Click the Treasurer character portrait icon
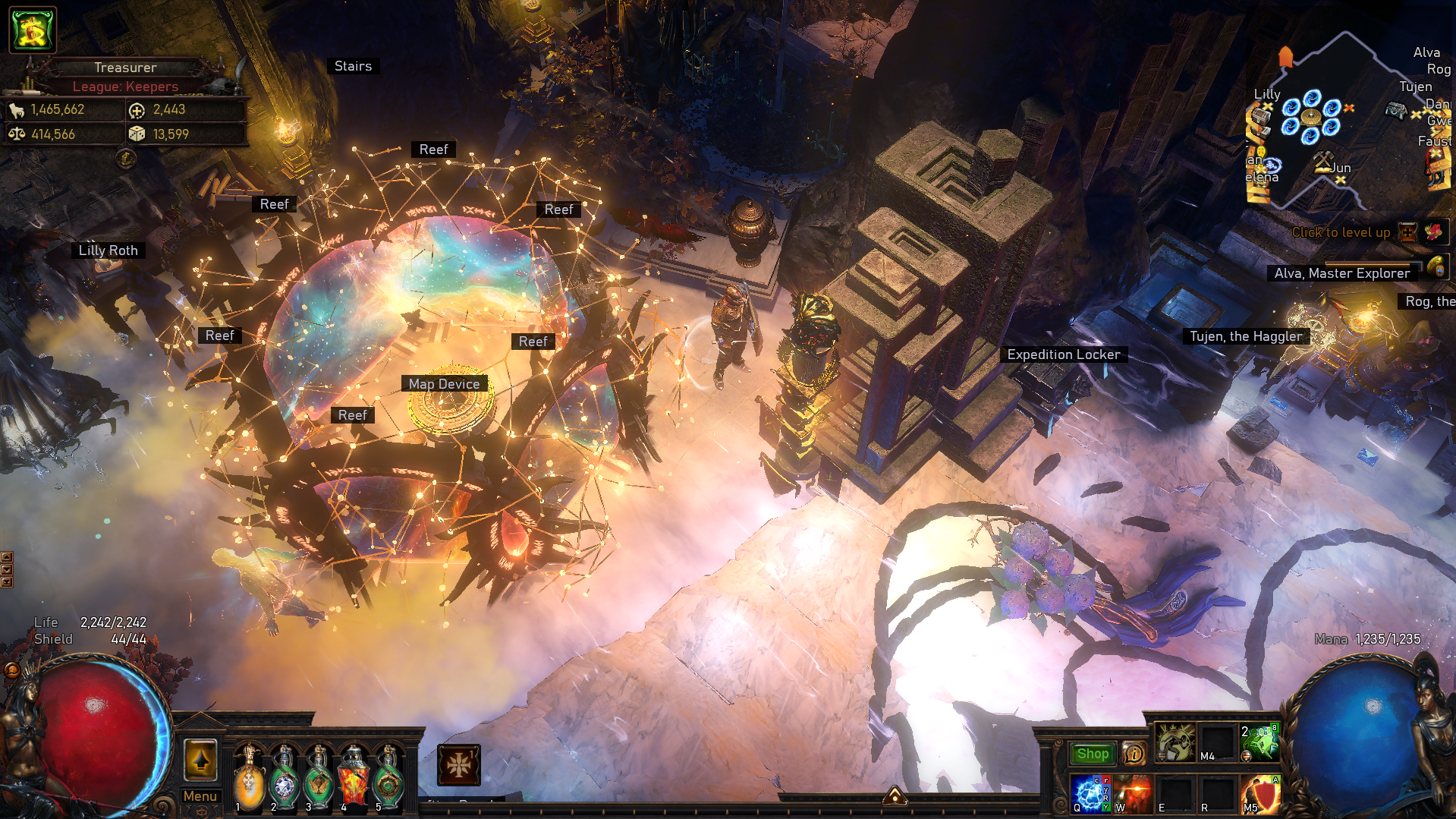This screenshot has height=819, width=1456. point(33,29)
